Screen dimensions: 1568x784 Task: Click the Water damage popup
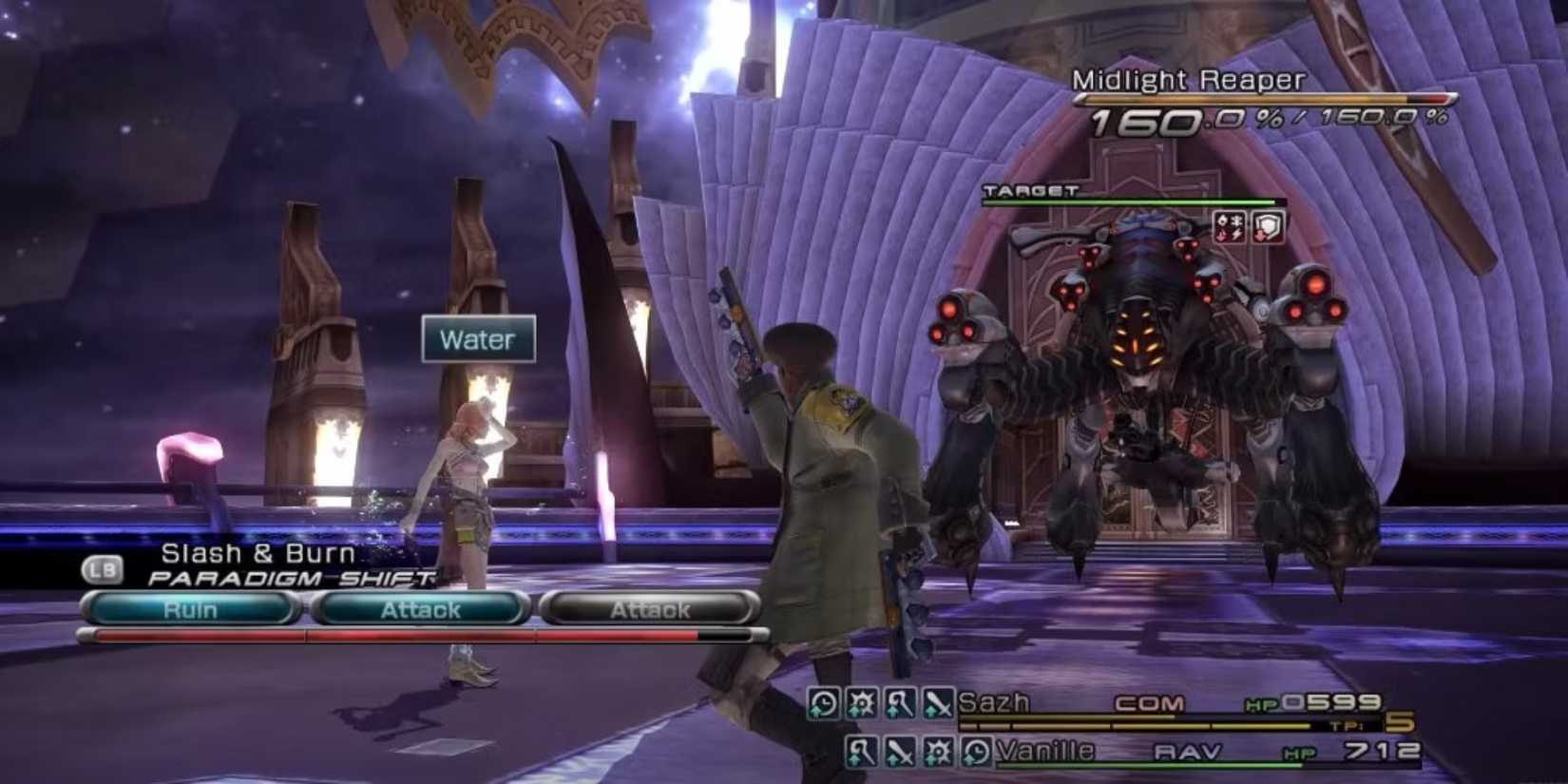coord(477,339)
